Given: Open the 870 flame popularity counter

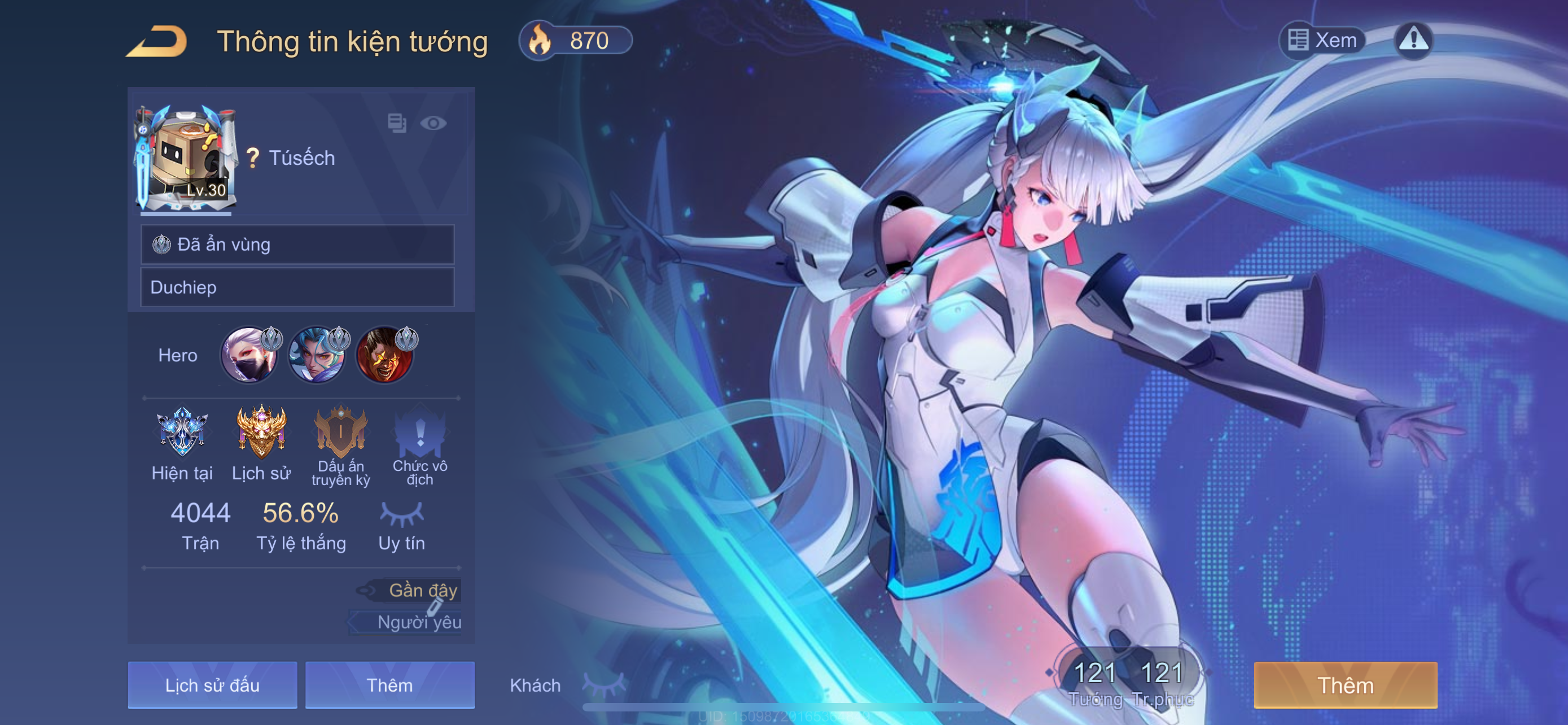Looking at the screenshot, I should click(x=575, y=41).
